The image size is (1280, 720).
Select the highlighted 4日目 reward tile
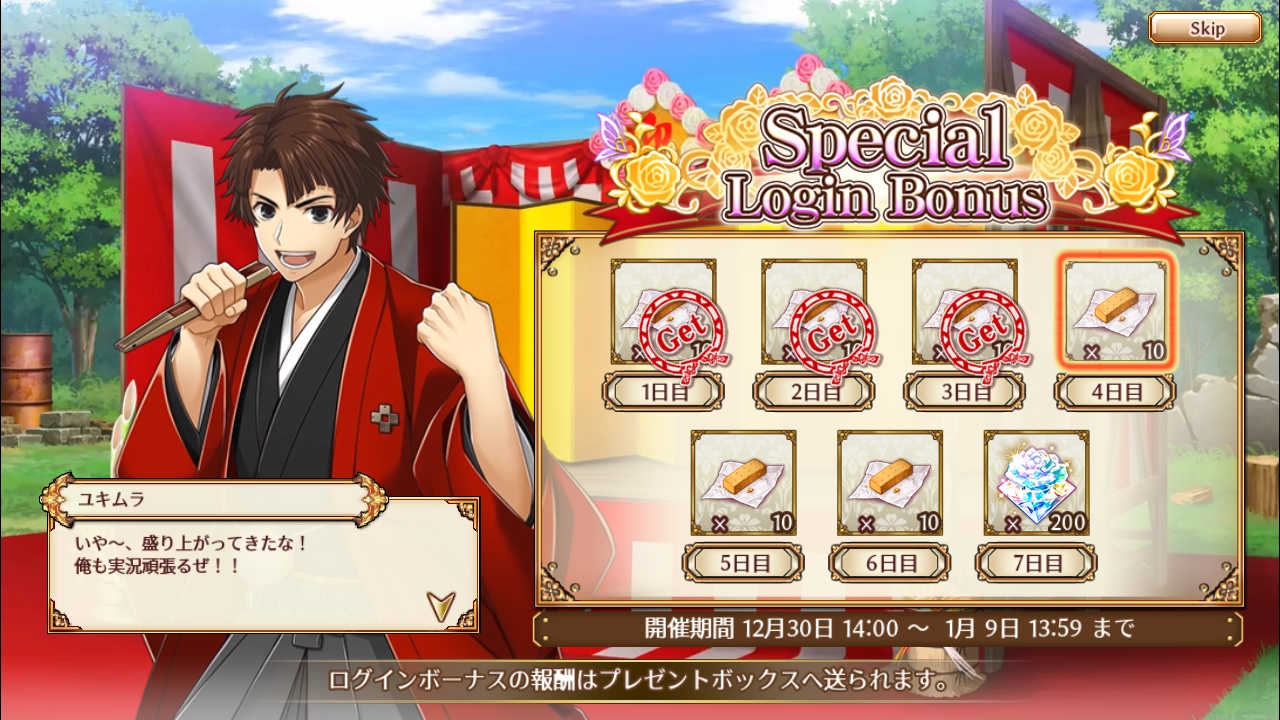pos(1115,312)
